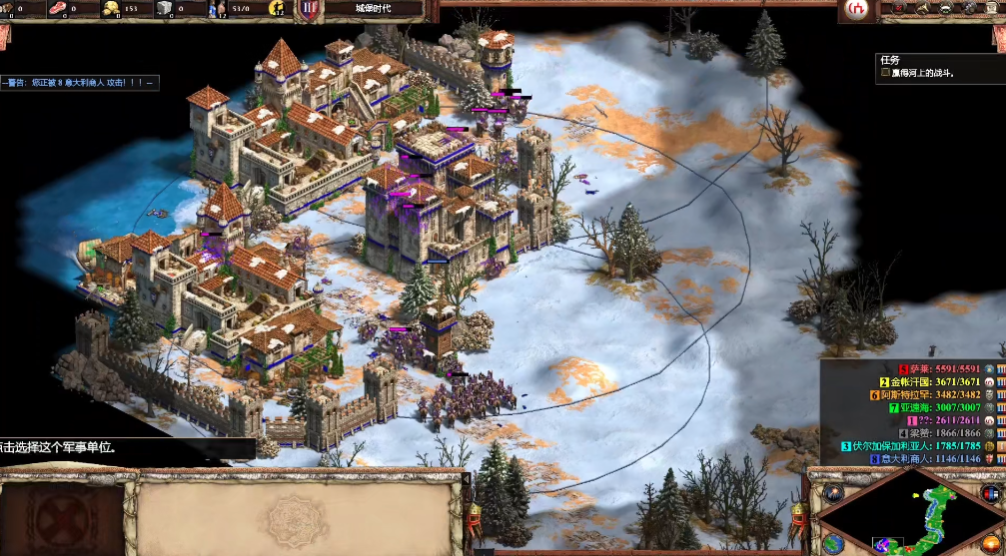Click the Castle Age shield emblem
1006x556 pixels.
[312, 10]
